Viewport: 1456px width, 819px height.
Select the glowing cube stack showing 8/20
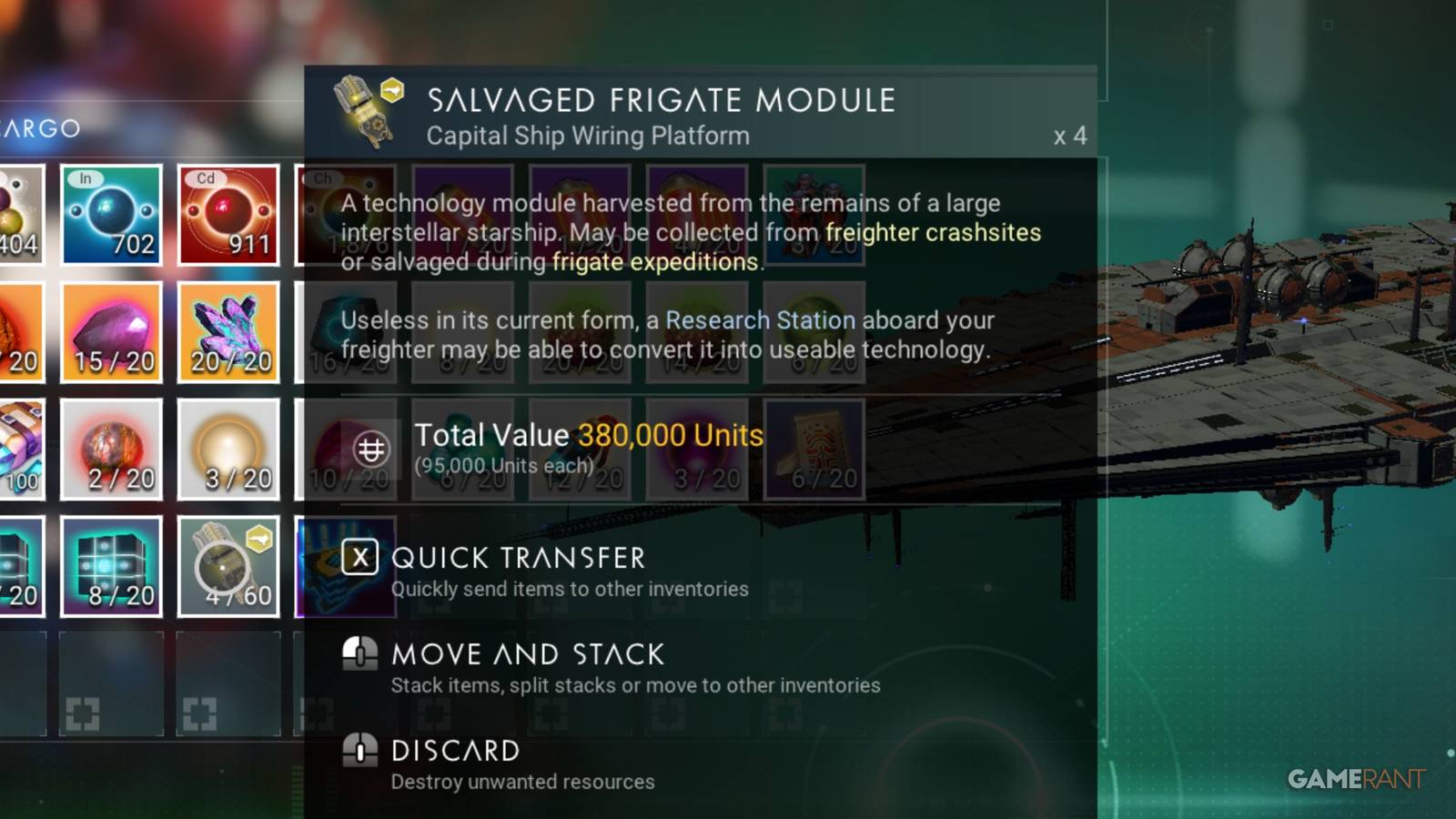pyautogui.click(x=111, y=564)
